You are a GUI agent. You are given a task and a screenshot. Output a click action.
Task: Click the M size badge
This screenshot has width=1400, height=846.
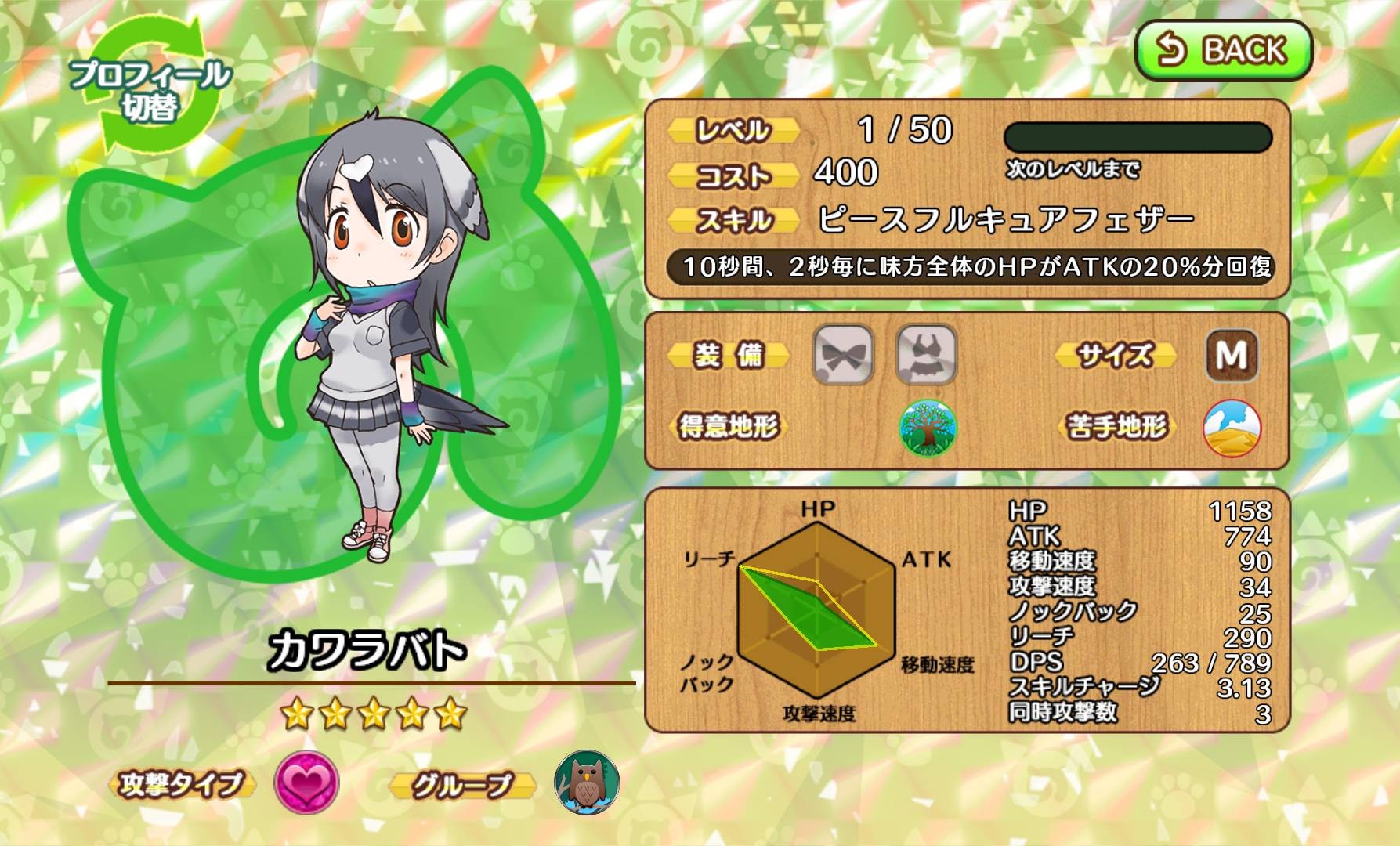[1232, 355]
